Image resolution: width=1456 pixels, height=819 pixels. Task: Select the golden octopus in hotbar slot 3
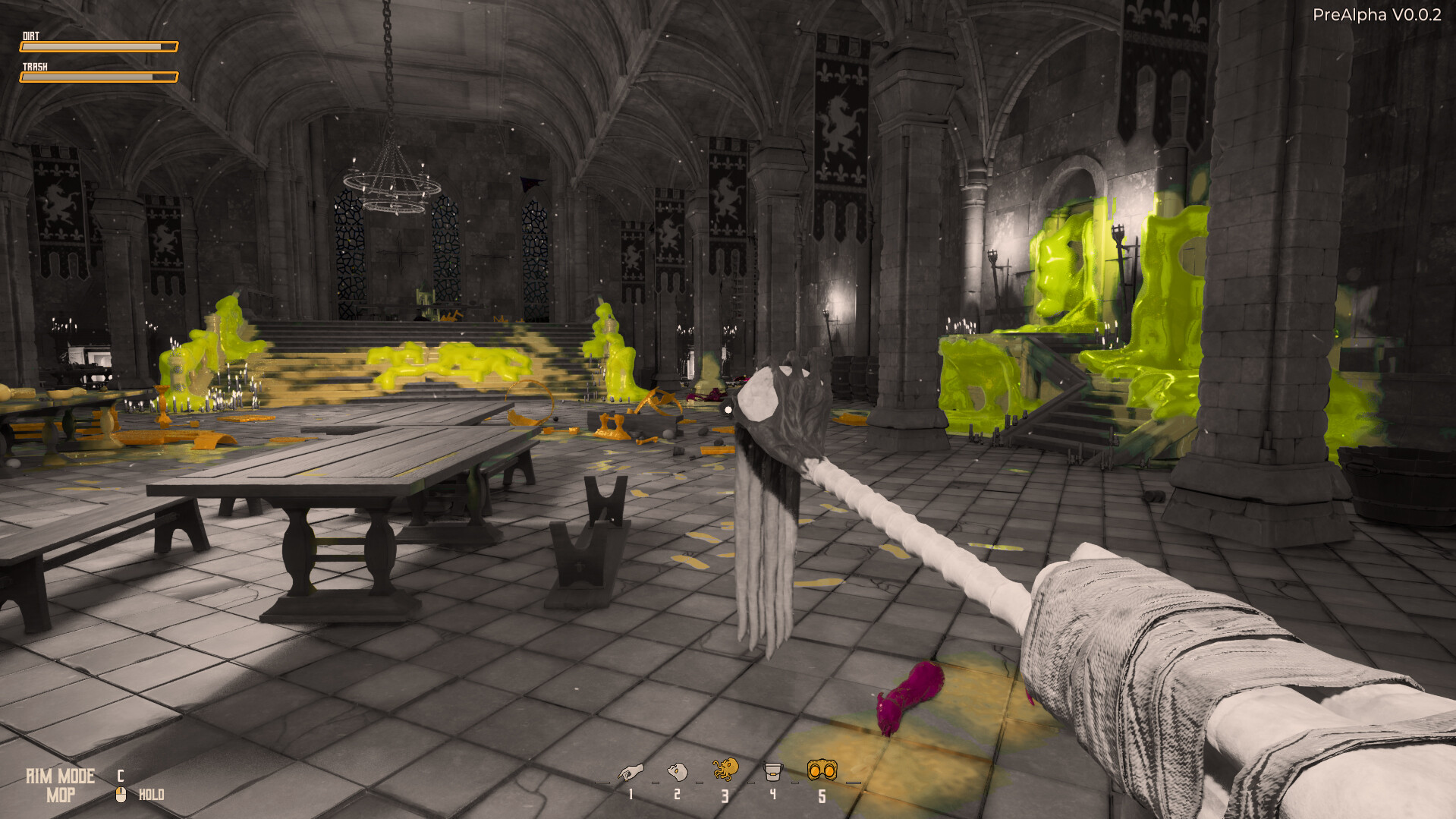[x=725, y=769]
